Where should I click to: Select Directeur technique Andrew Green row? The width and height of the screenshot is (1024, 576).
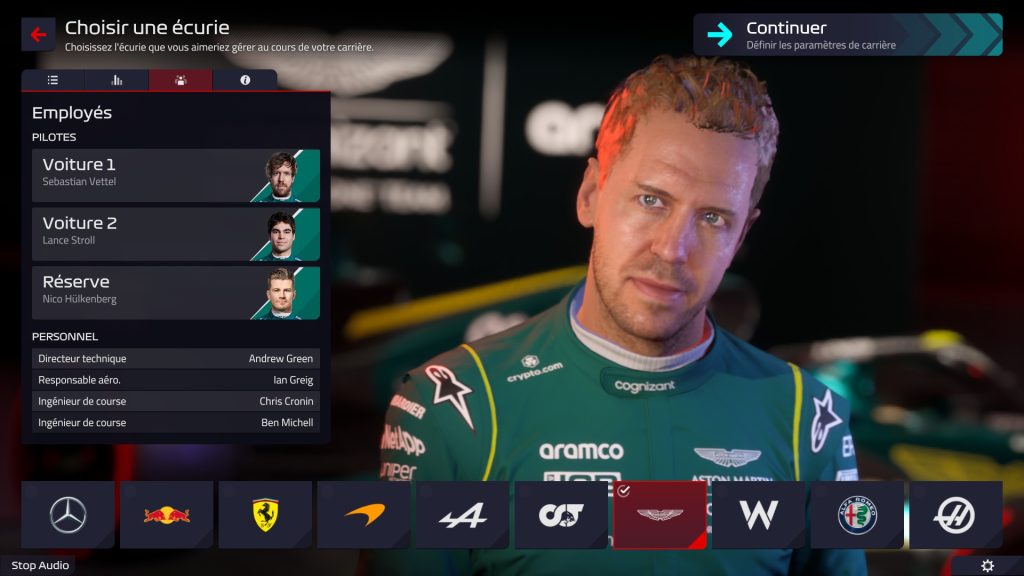coord(176,358)
